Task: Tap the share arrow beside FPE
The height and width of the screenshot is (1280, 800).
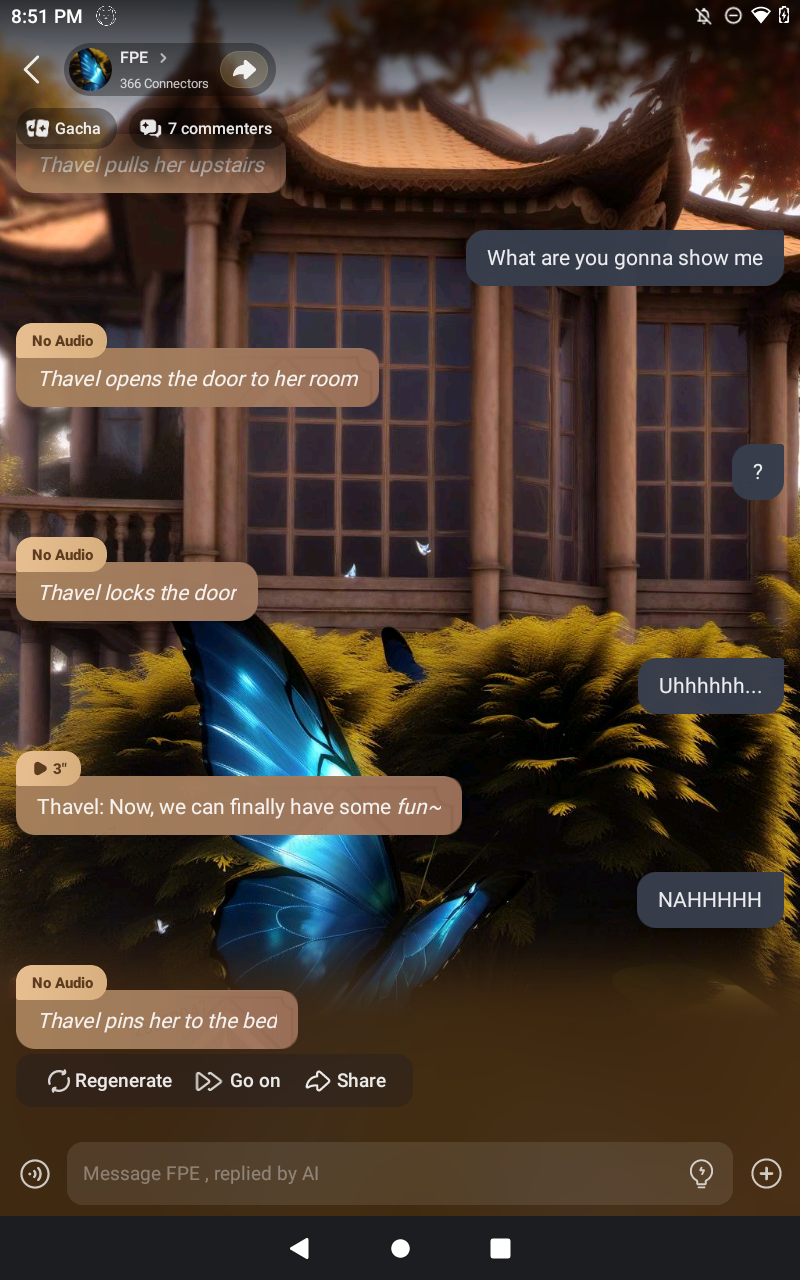Action: [x=244, y=69]
